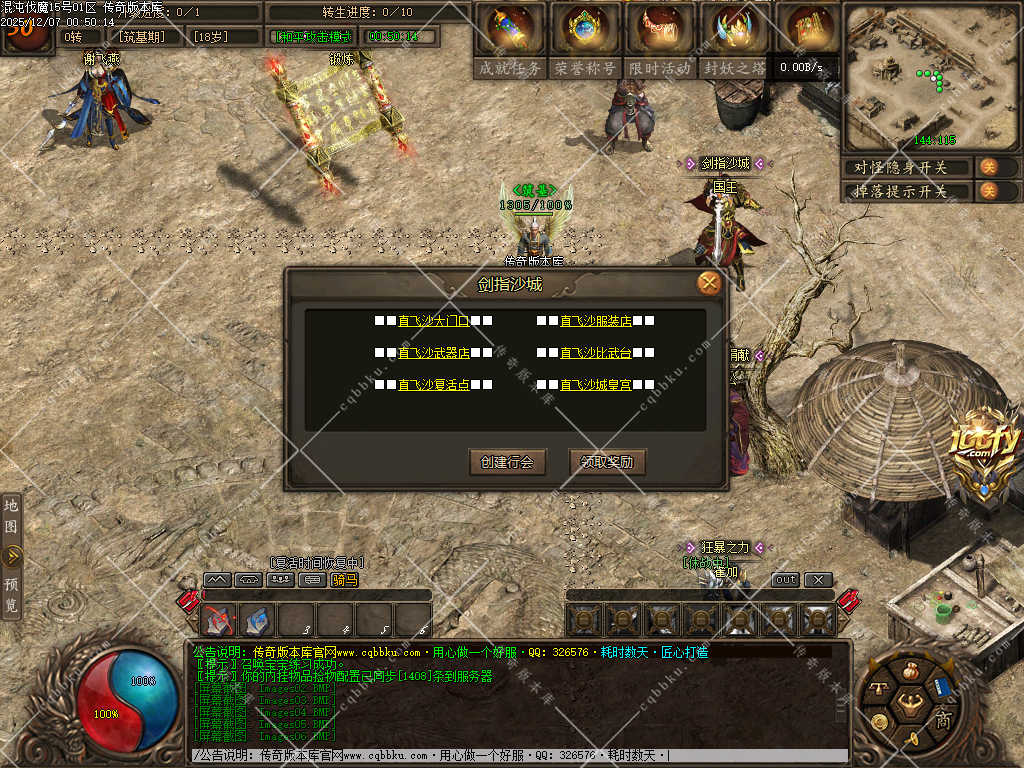Teleport via the 直飞沙武器店 link

tap(433, 353)
